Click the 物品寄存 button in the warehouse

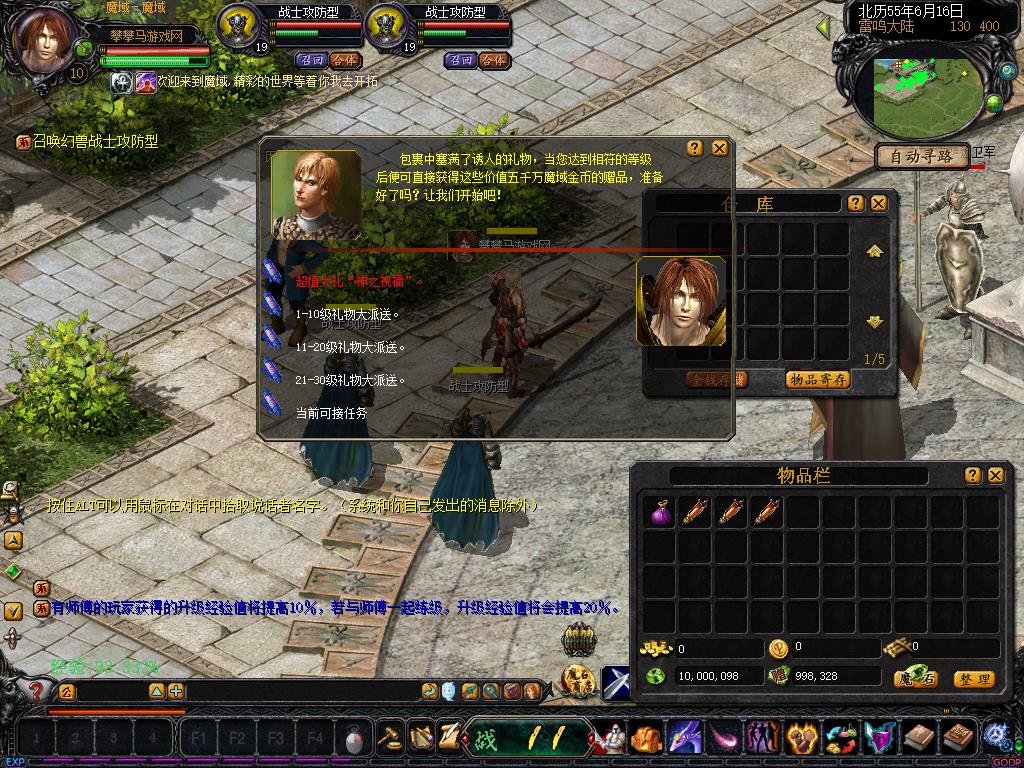pyautogui.click(x=818, y=379)
